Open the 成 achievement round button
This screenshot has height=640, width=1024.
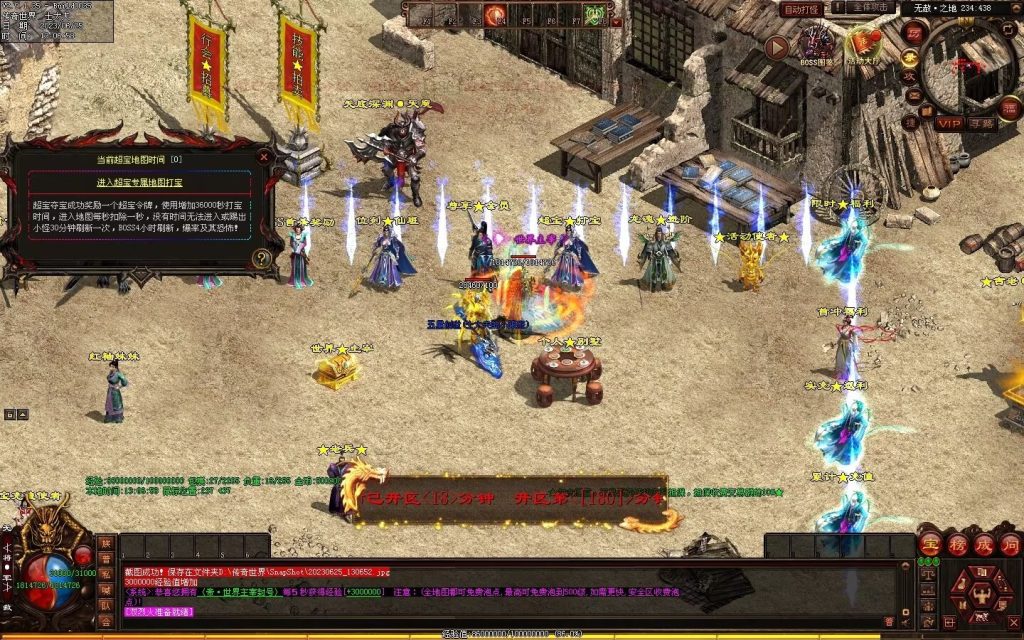(984, 545)
